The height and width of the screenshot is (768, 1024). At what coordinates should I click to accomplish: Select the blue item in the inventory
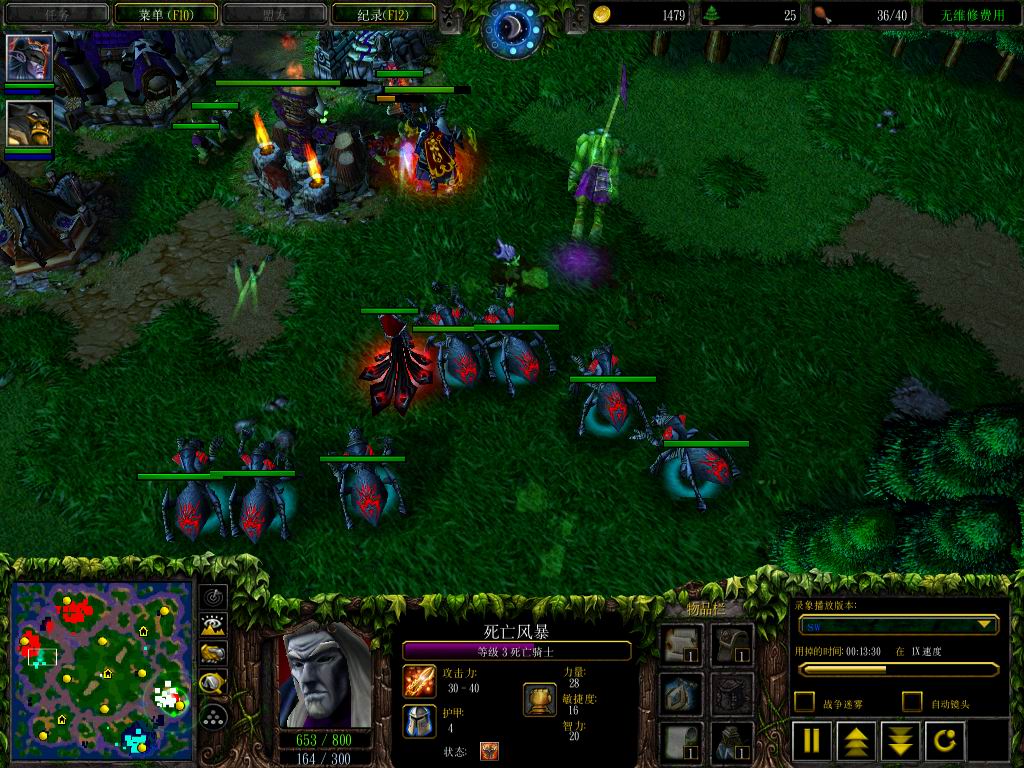(679, 692)
